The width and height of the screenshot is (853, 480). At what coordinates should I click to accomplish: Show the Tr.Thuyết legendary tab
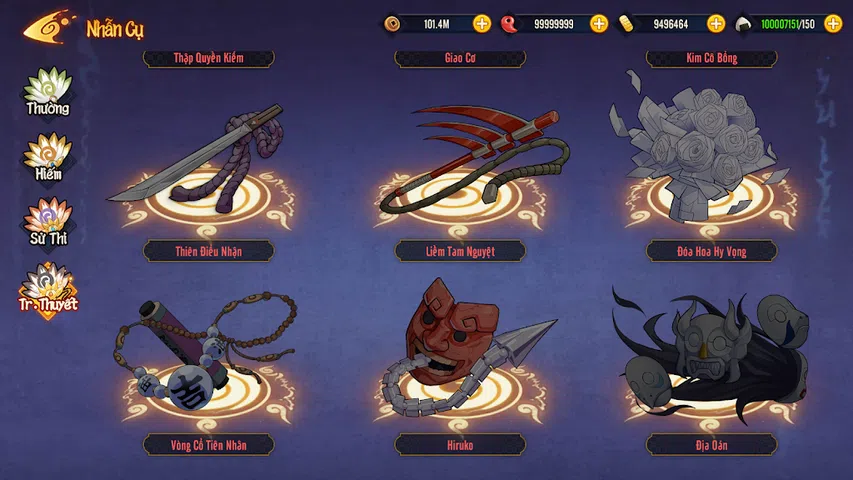[47, 289]
